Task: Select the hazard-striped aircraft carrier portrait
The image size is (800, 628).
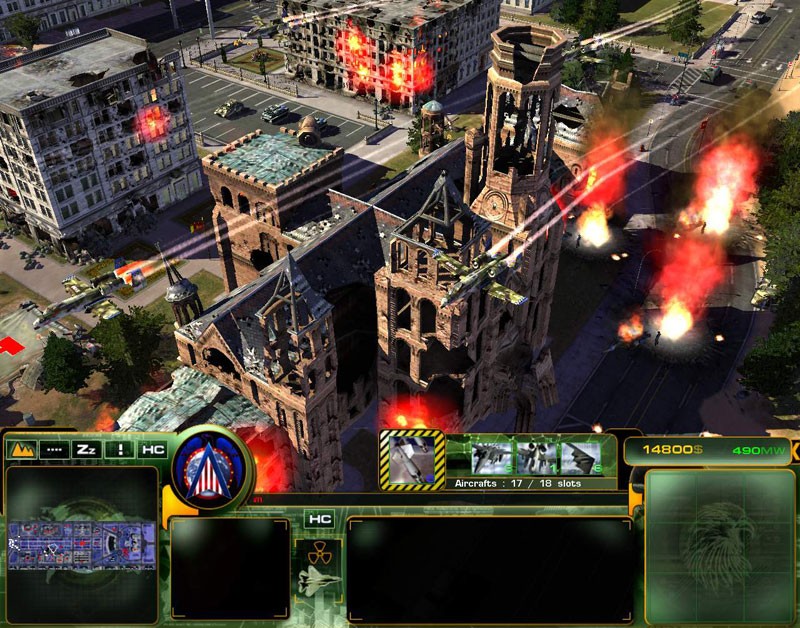Action: (x=412, y=460)
